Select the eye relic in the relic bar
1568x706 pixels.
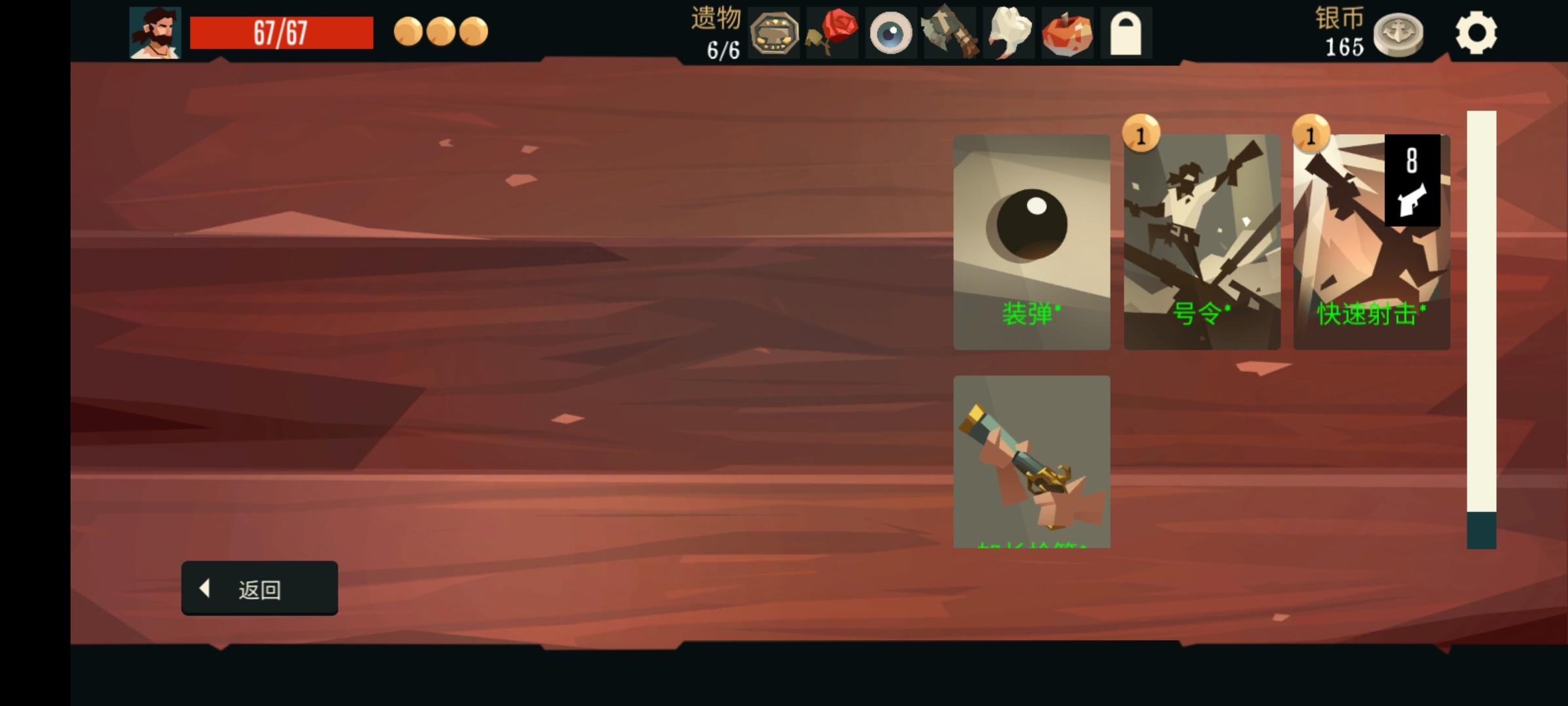[x=891, y=31]
